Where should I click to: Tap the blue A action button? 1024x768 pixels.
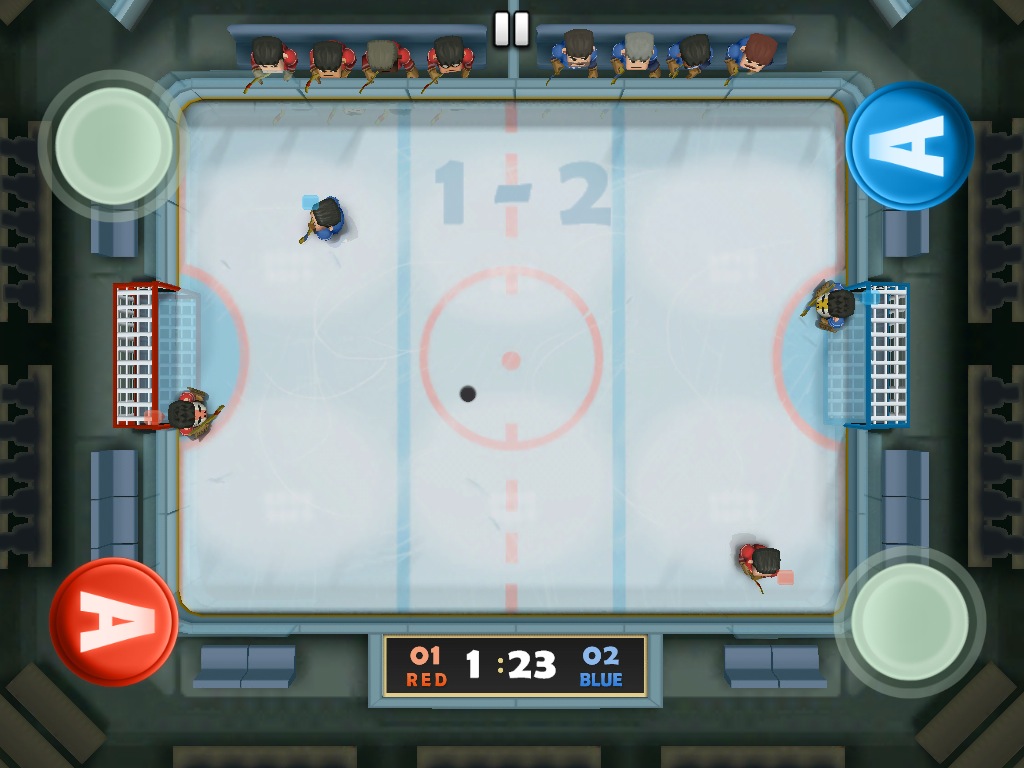[x=909, y=146]
